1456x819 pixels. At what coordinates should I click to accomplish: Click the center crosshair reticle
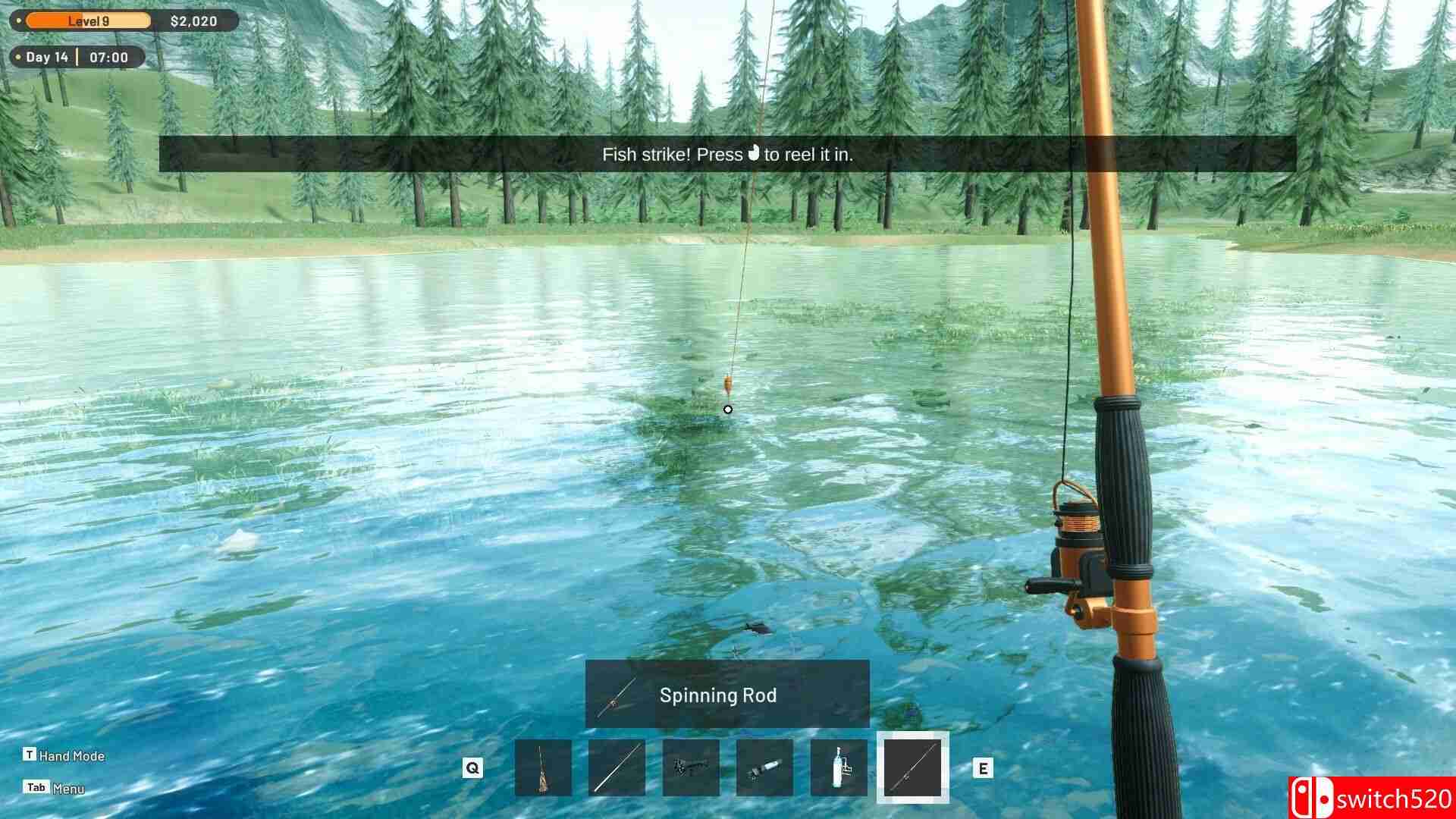point(728,409)
